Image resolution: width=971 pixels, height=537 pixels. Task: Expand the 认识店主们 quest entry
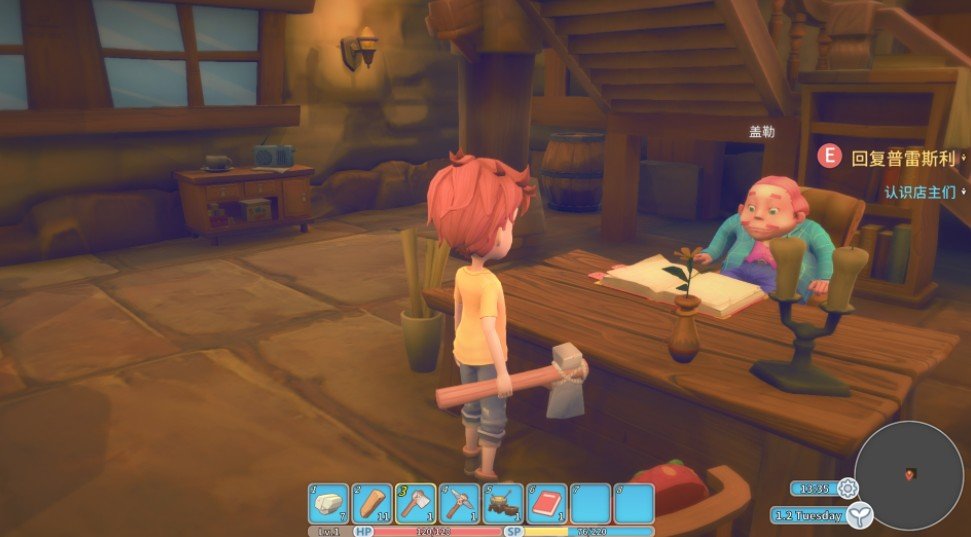pos(919,191)
